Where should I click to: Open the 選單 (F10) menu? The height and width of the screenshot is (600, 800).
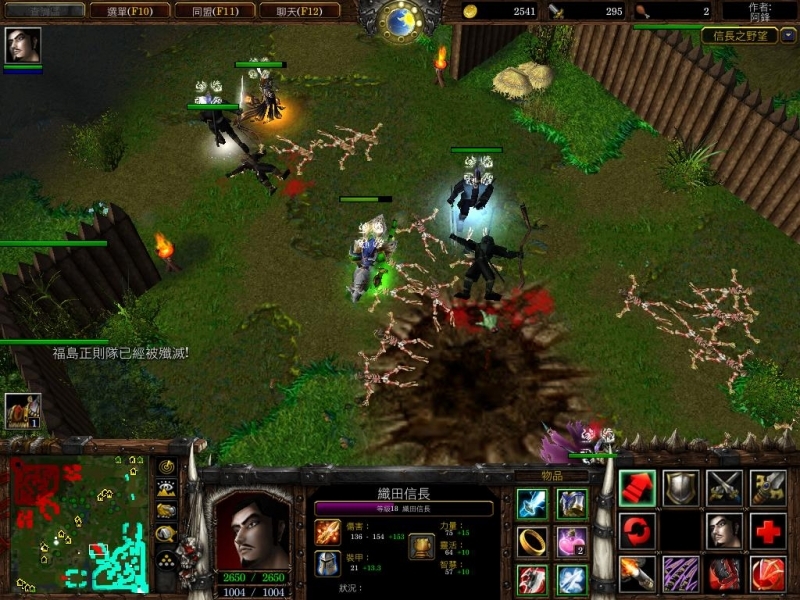128,11
